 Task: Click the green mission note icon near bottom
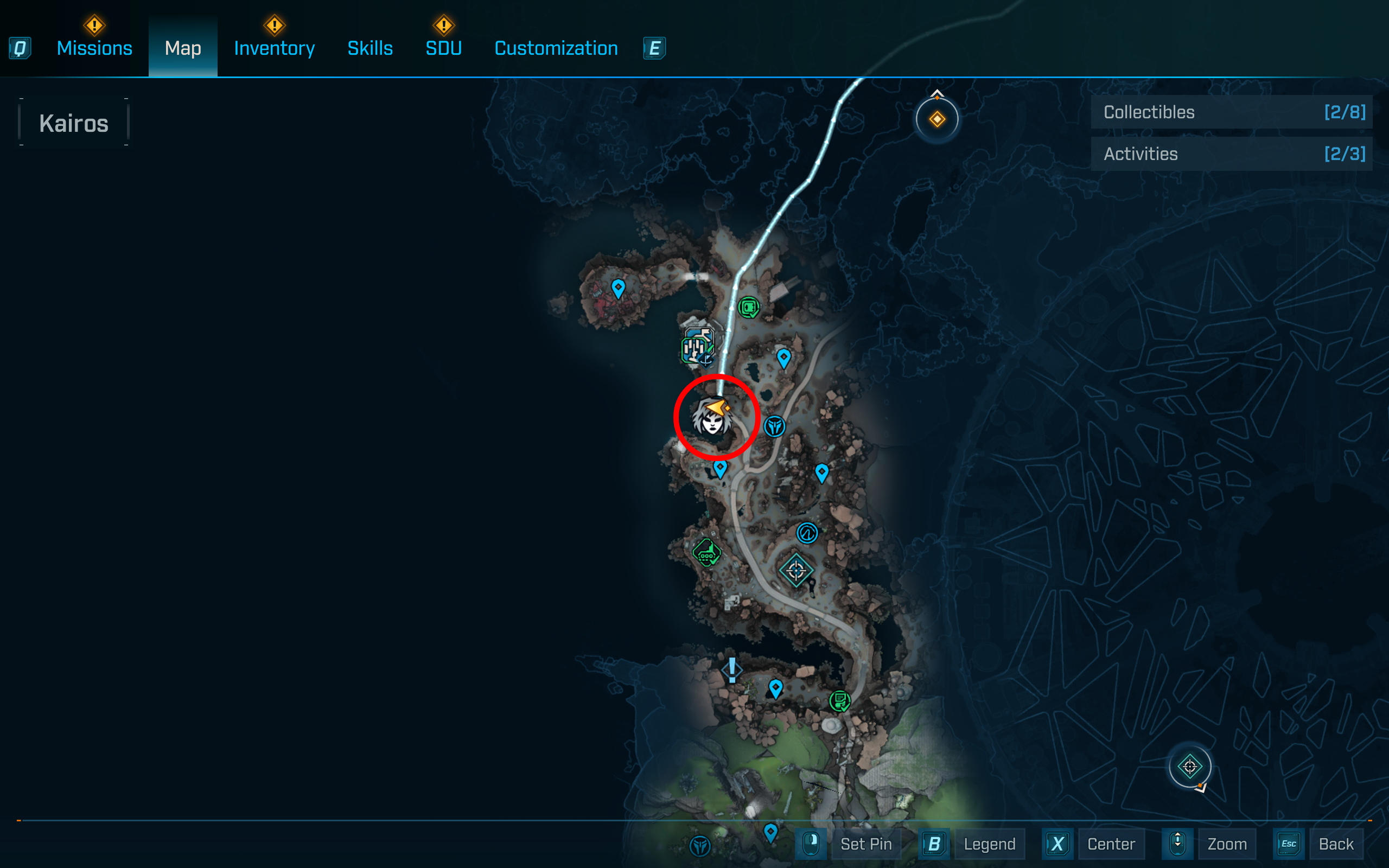[839, 700]
